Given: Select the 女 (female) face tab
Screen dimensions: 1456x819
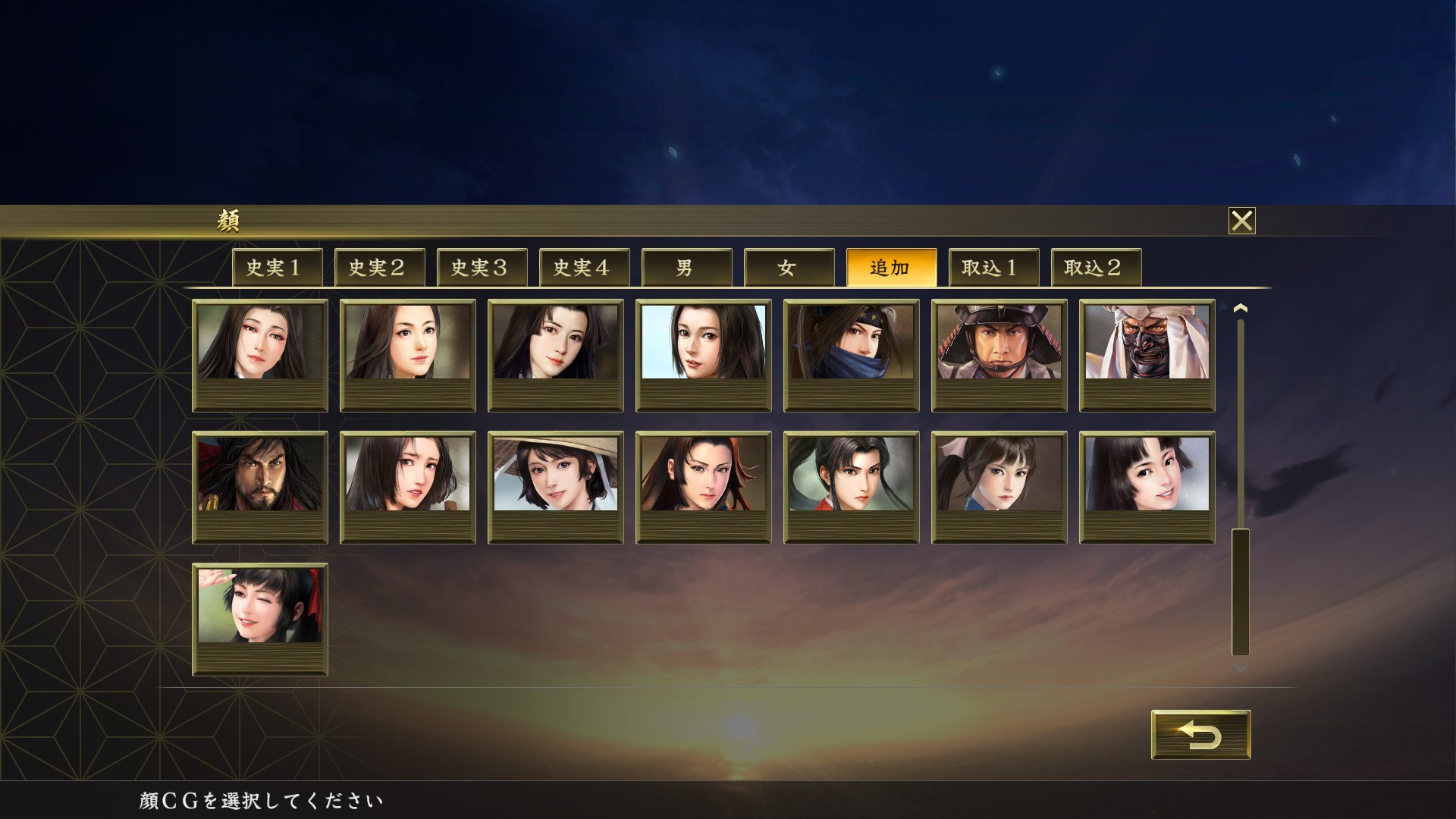Looking at the screenshot, I should coord(789,267).
